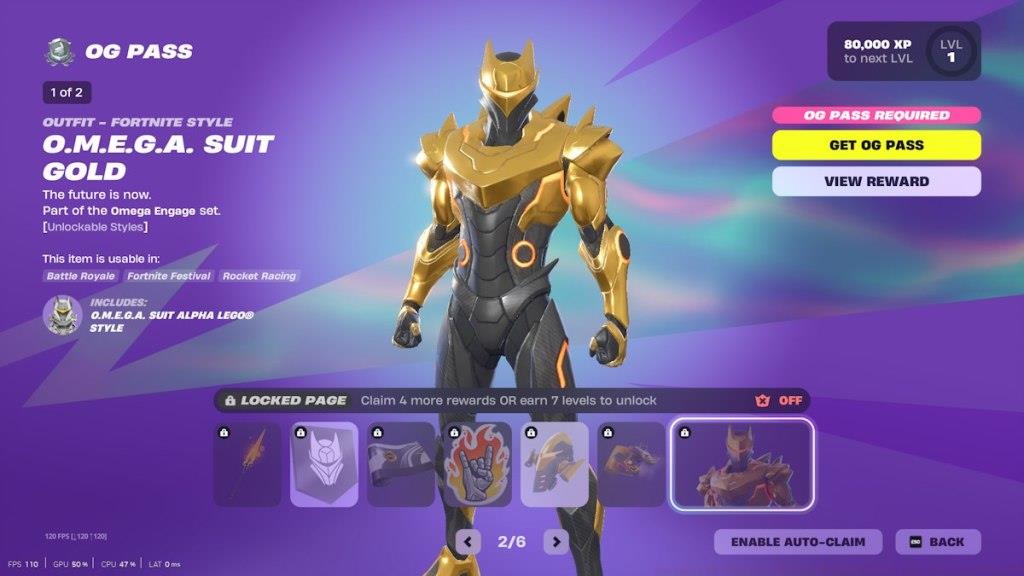Select the grey wrap reward tile

tap(401, 464)
